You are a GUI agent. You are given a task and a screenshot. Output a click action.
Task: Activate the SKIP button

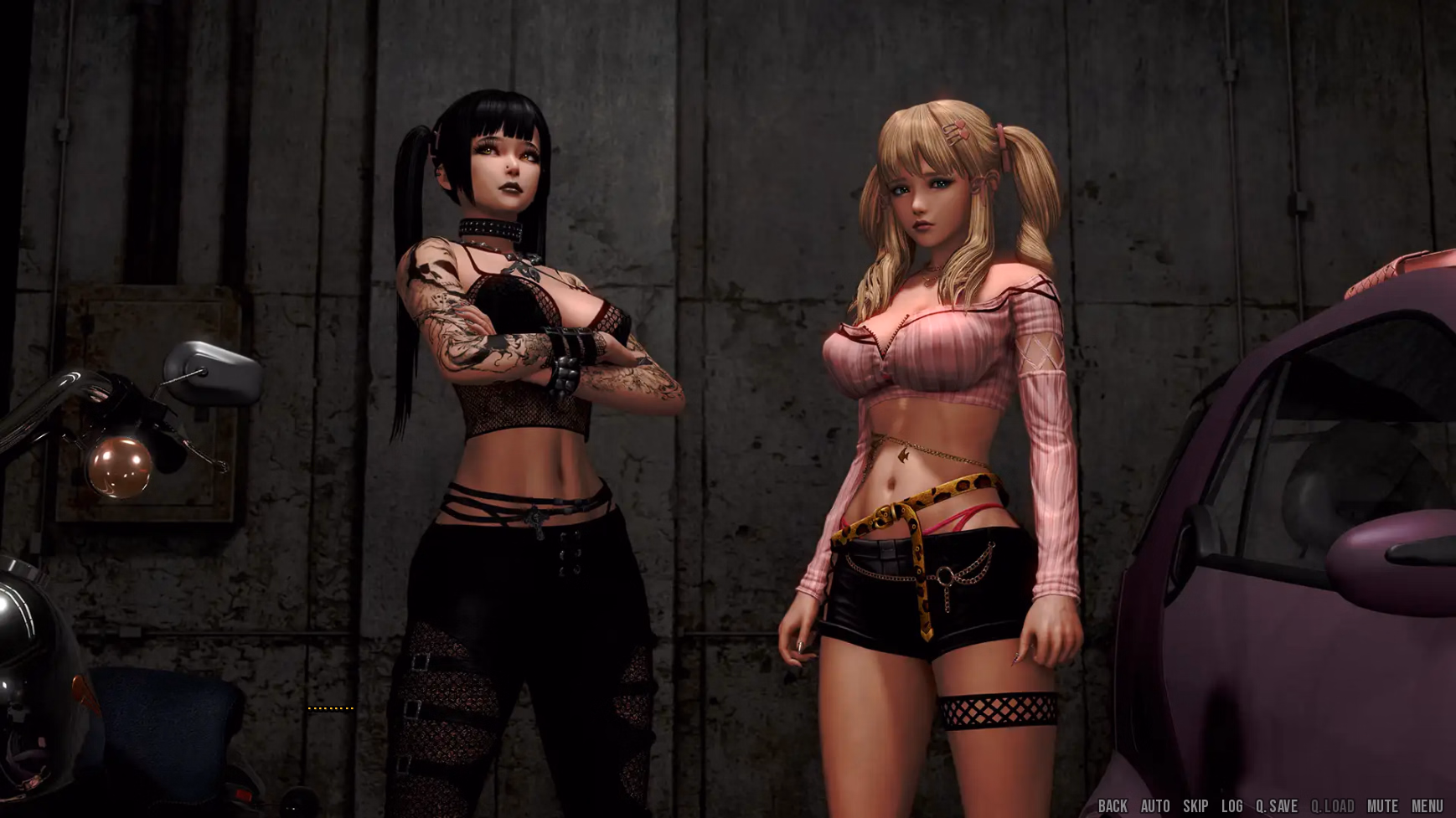point(1195,806)
